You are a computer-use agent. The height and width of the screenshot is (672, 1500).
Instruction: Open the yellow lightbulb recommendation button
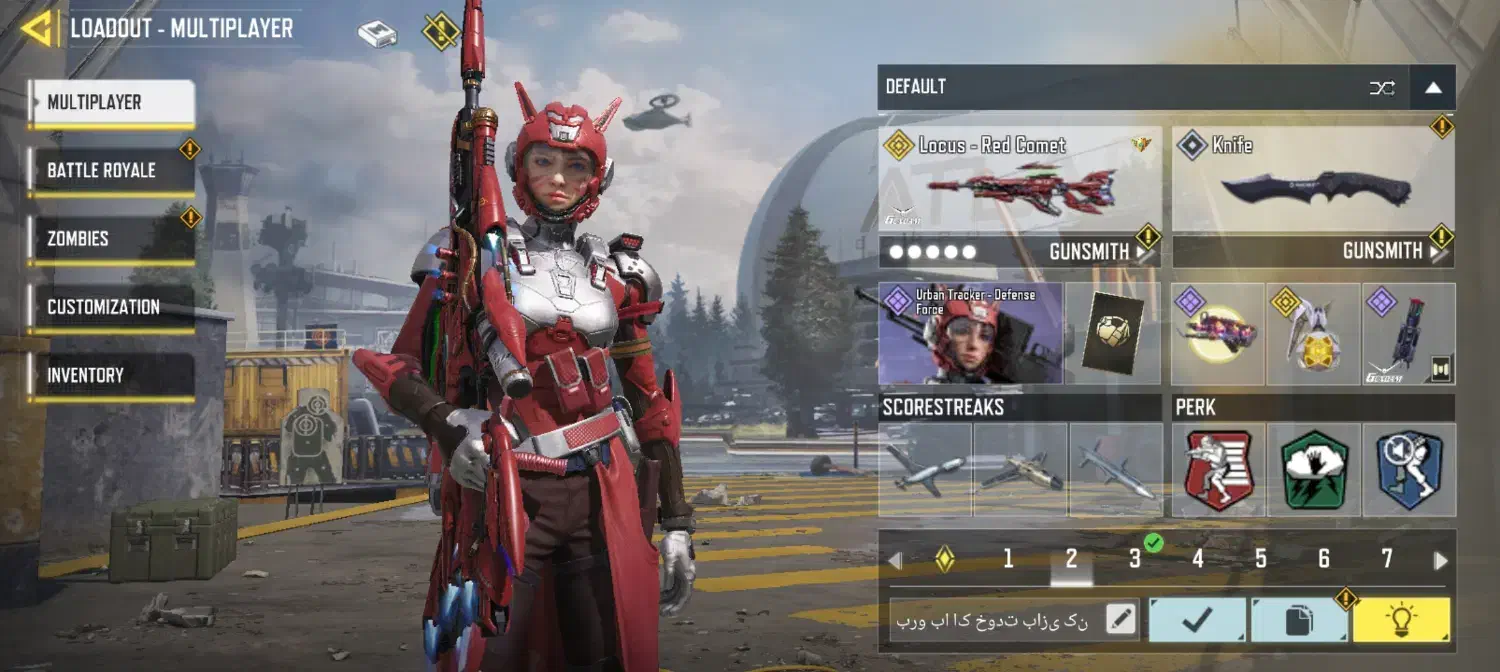(x=1401, y=620)
